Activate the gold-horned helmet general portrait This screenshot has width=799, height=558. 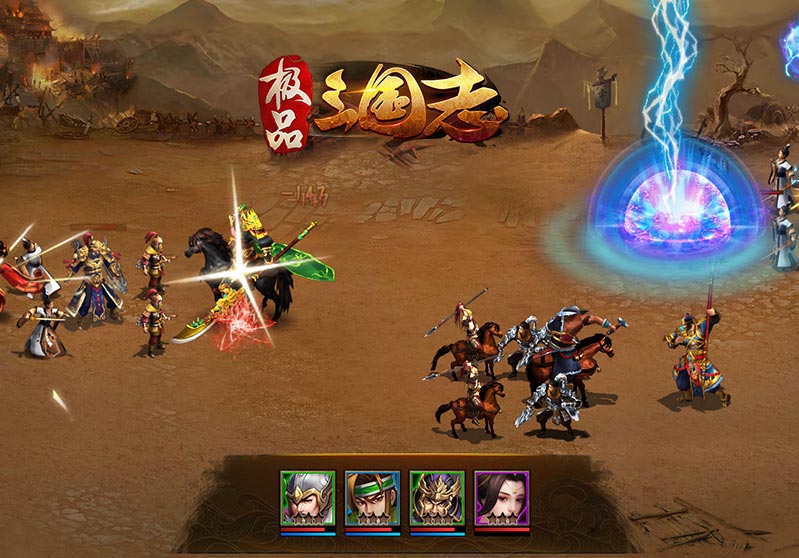(x=437, y=497)
